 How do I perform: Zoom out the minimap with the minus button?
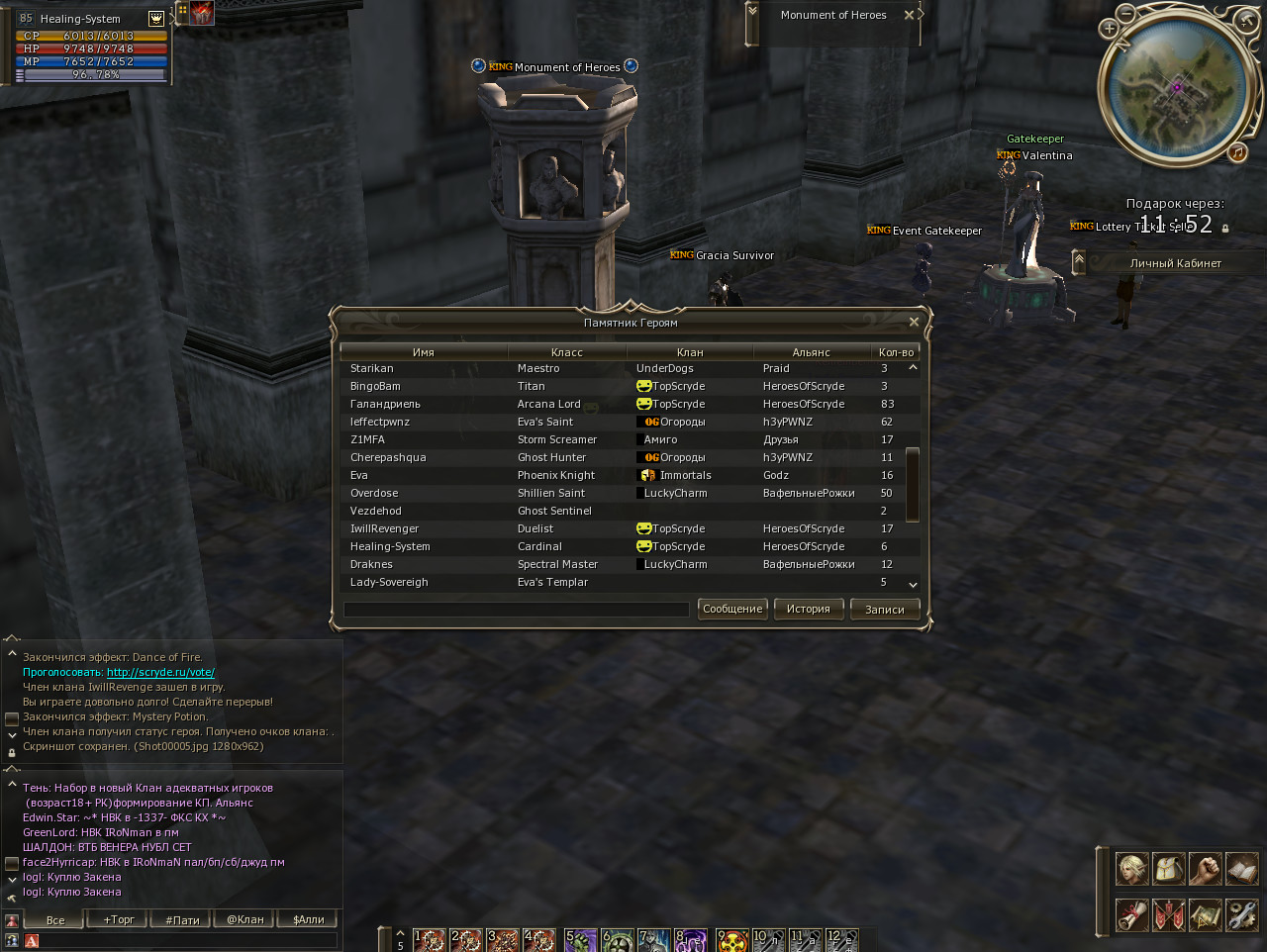click(x=1126, y=13)
